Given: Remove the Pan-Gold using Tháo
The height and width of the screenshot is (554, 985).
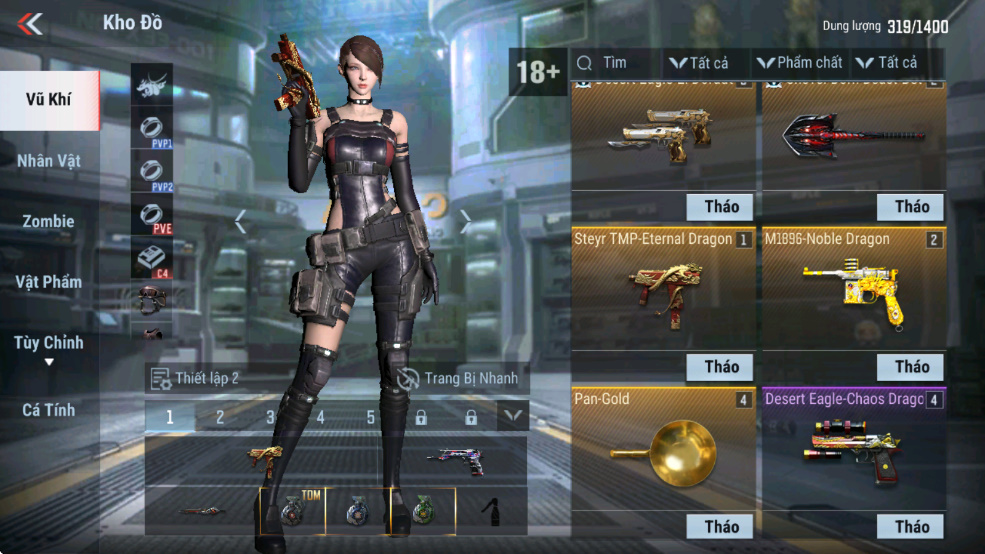Looking at the screenshot, I should point(721,527).
